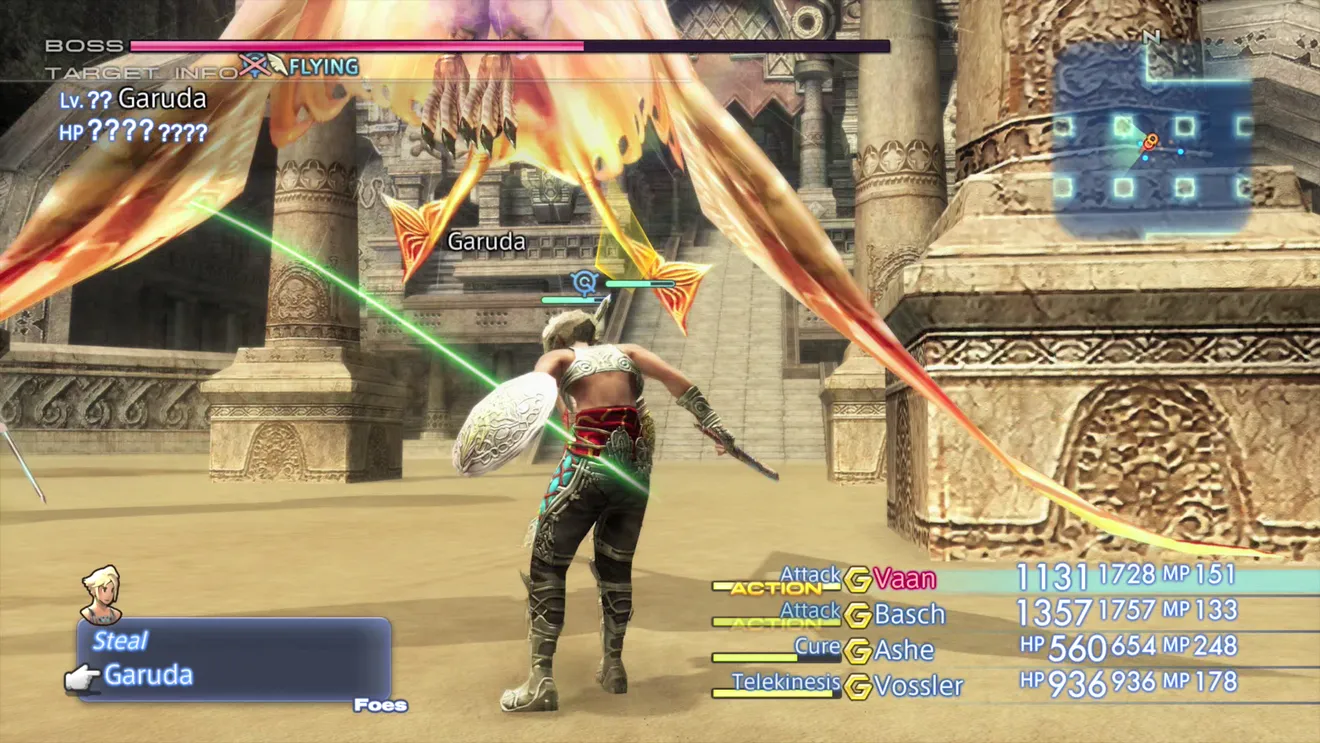1320x743 pixels.
Task: Choose Basch from the party list
Action: click(909, 614)
